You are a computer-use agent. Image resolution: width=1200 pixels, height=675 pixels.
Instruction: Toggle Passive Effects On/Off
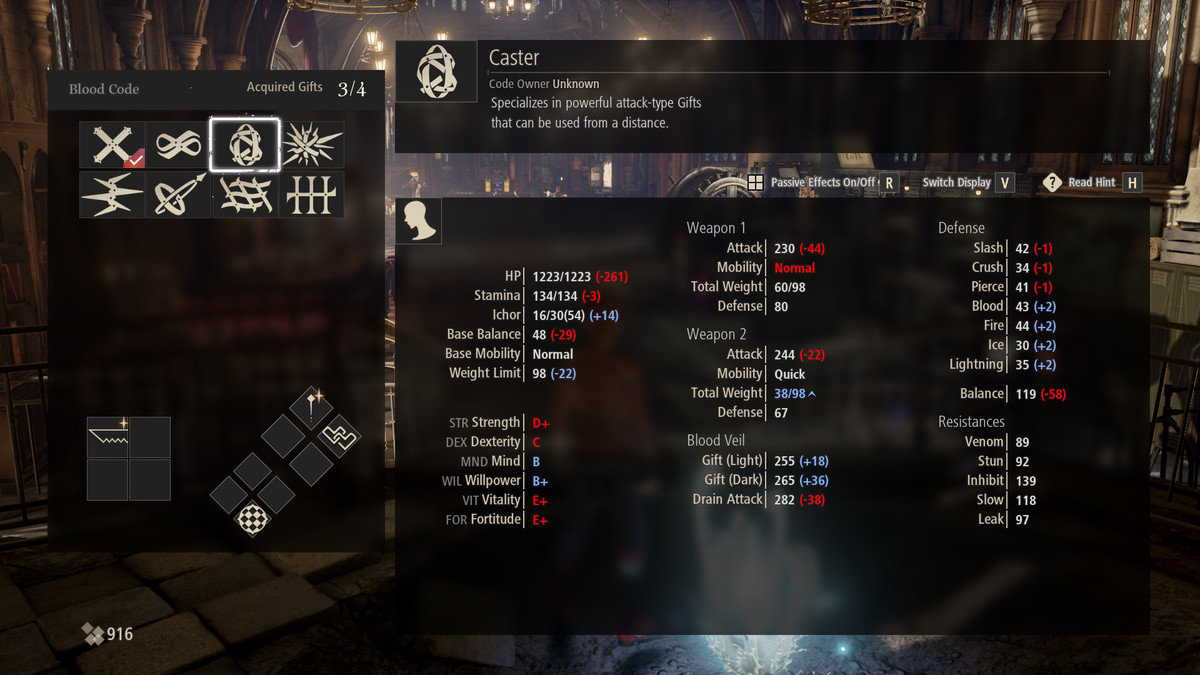[x=822, y=183]
